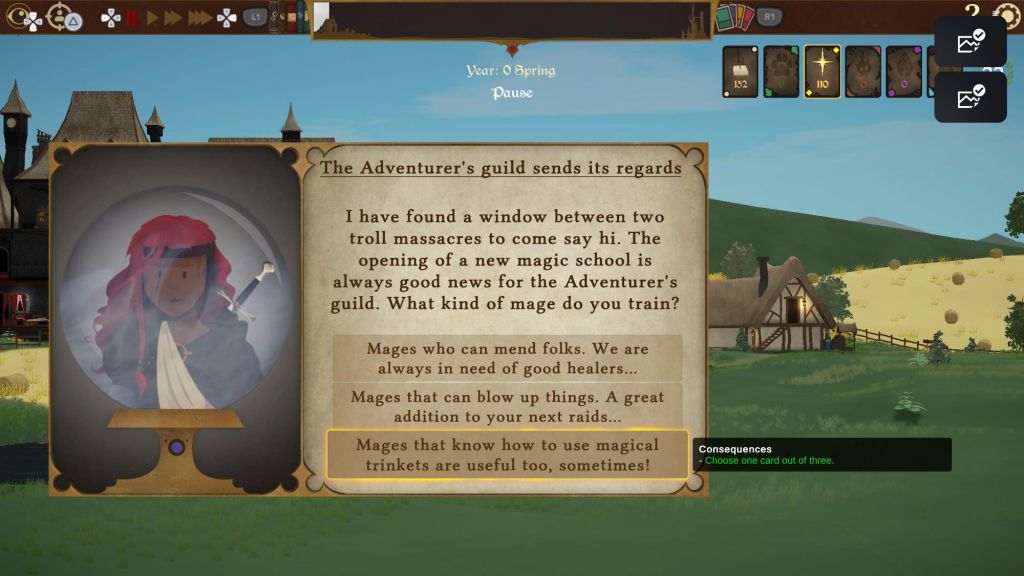The height and width of the screenshot is (576, 1024).
Task: Set game speed to normal play
Action: click(x=153, y=17)
